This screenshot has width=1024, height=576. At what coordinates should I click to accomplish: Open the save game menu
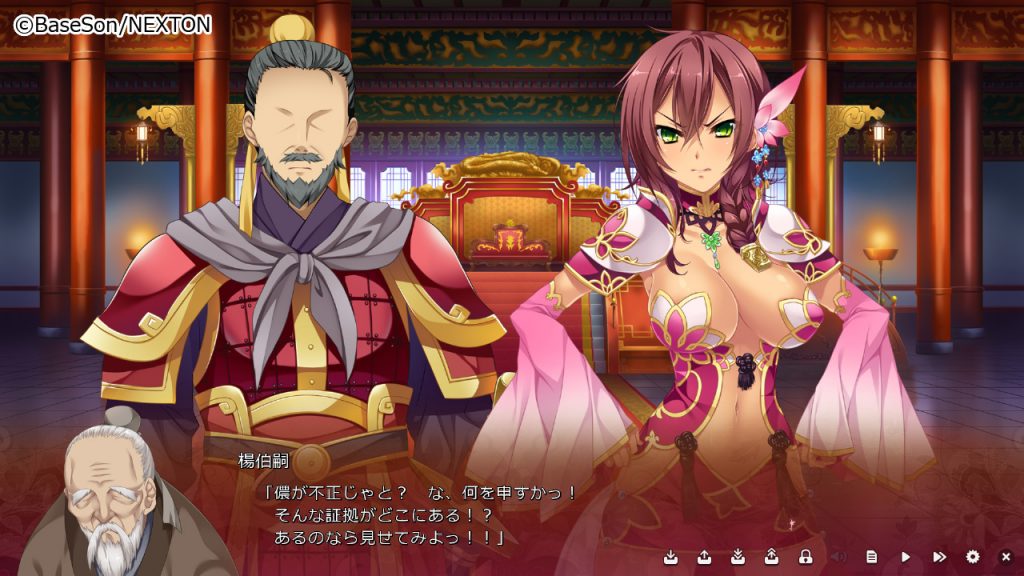(x=671, y=556)
